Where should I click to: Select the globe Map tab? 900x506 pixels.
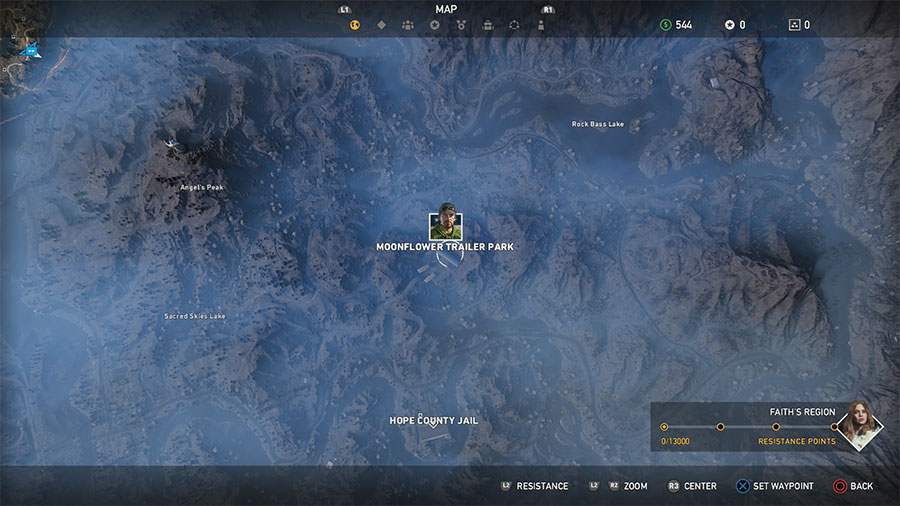[355, 25]
